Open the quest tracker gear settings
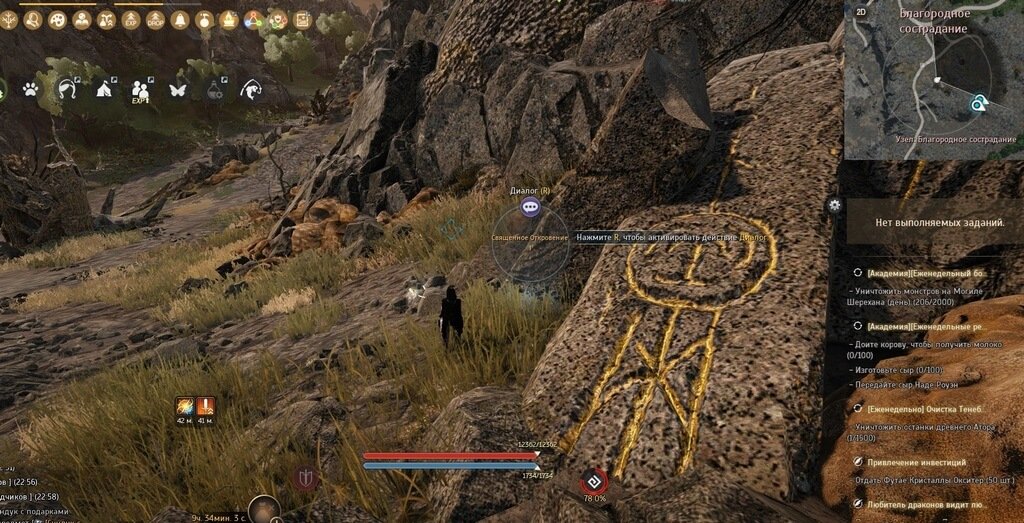This screenshot has height=523, width=1024. coord(834,205)
